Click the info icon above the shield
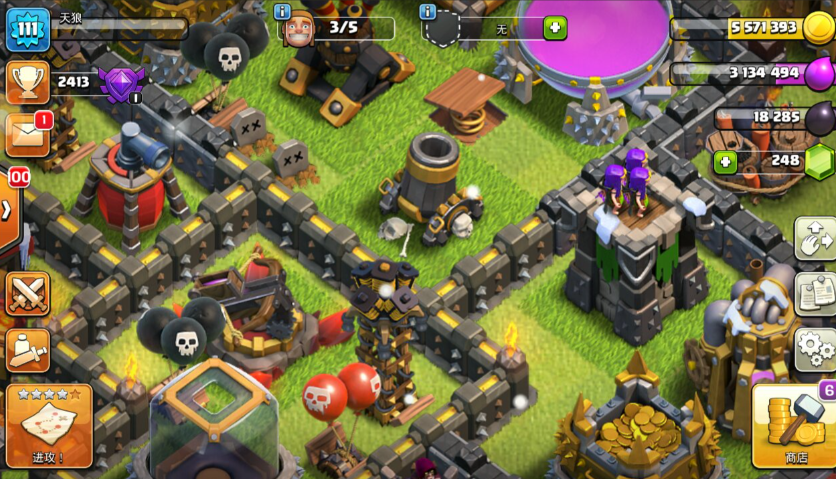Image resolution: width=836 pixels, height=479 pixels. point(428,11)
